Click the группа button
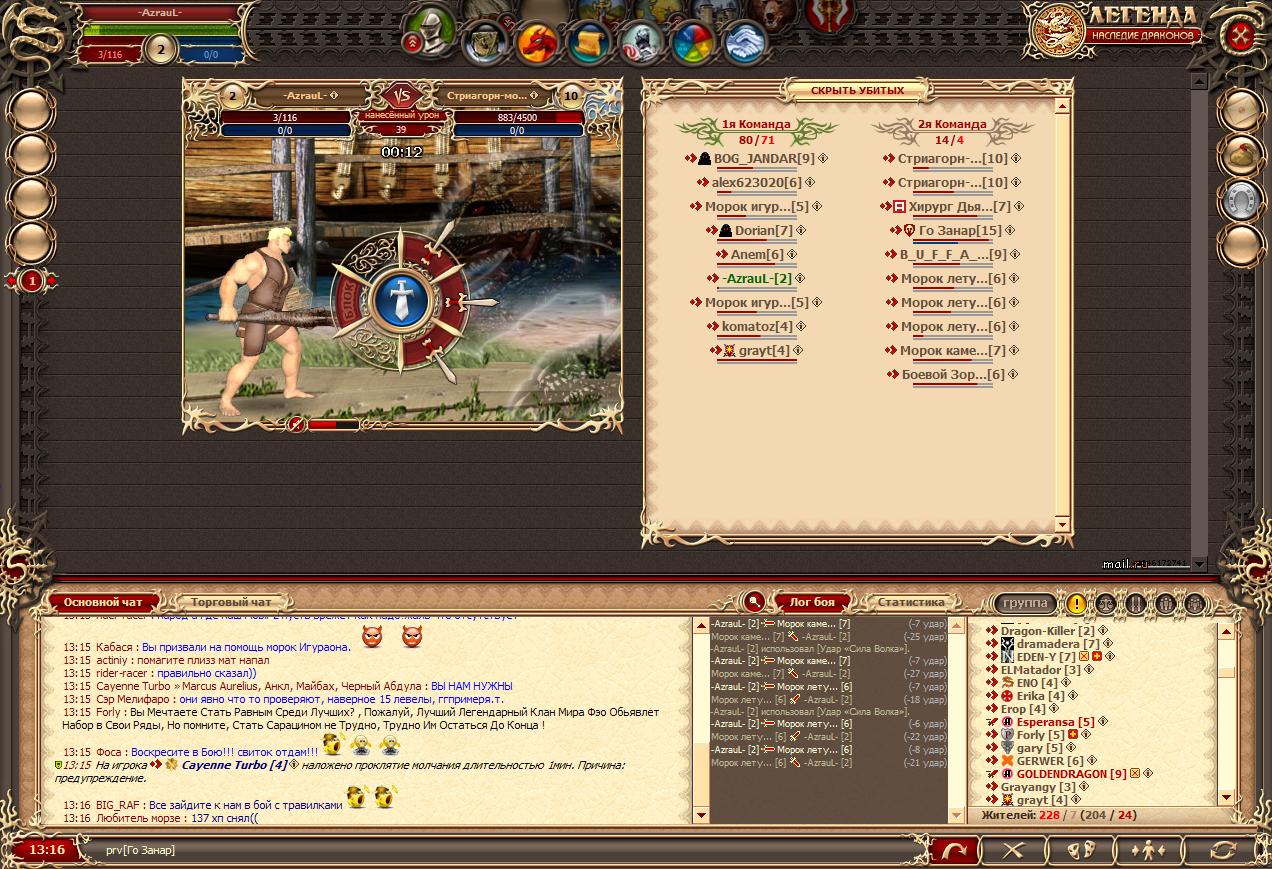 1025,603
